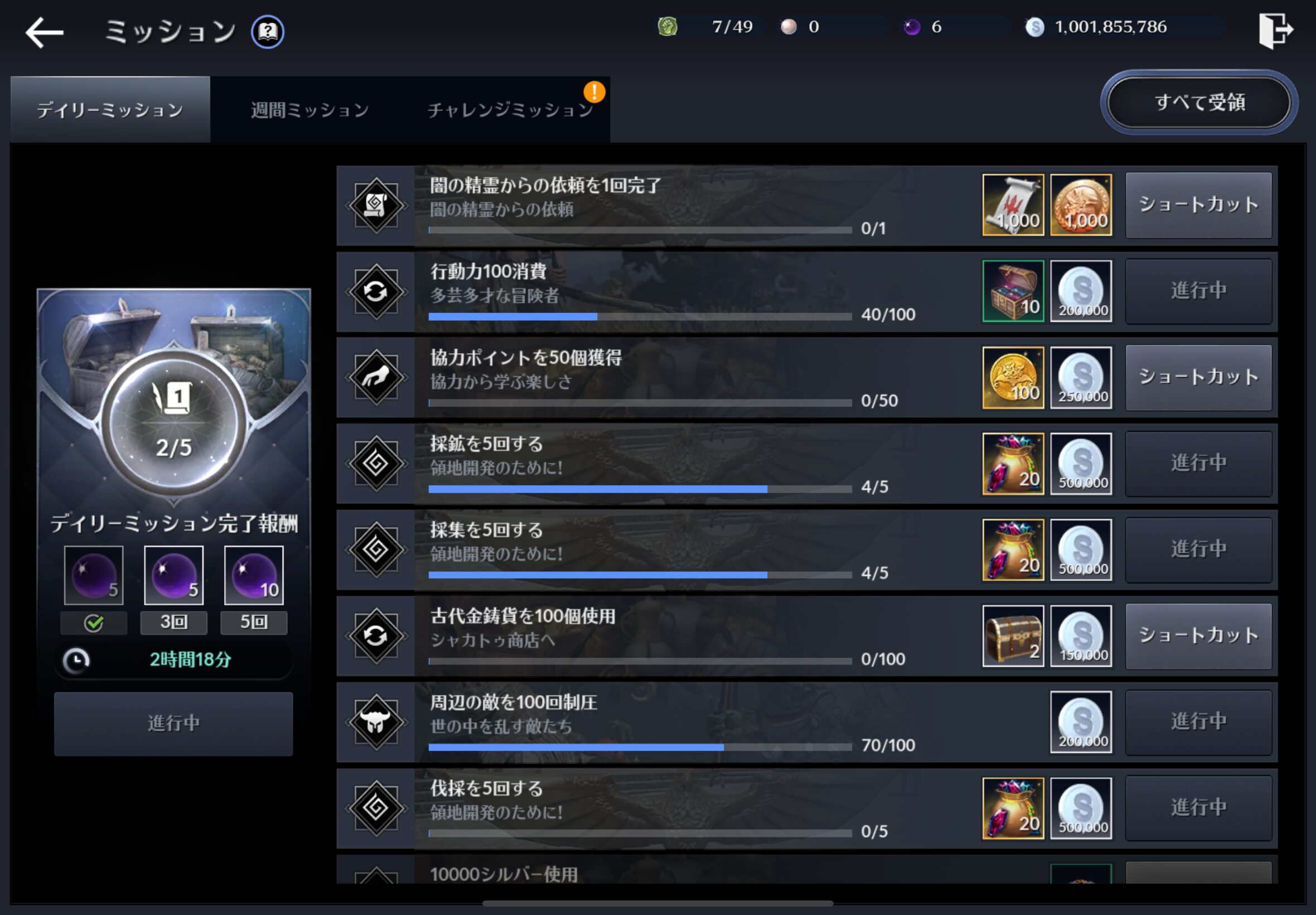Go back using the arrow button
1316x915 pixels.
(45, 32)
